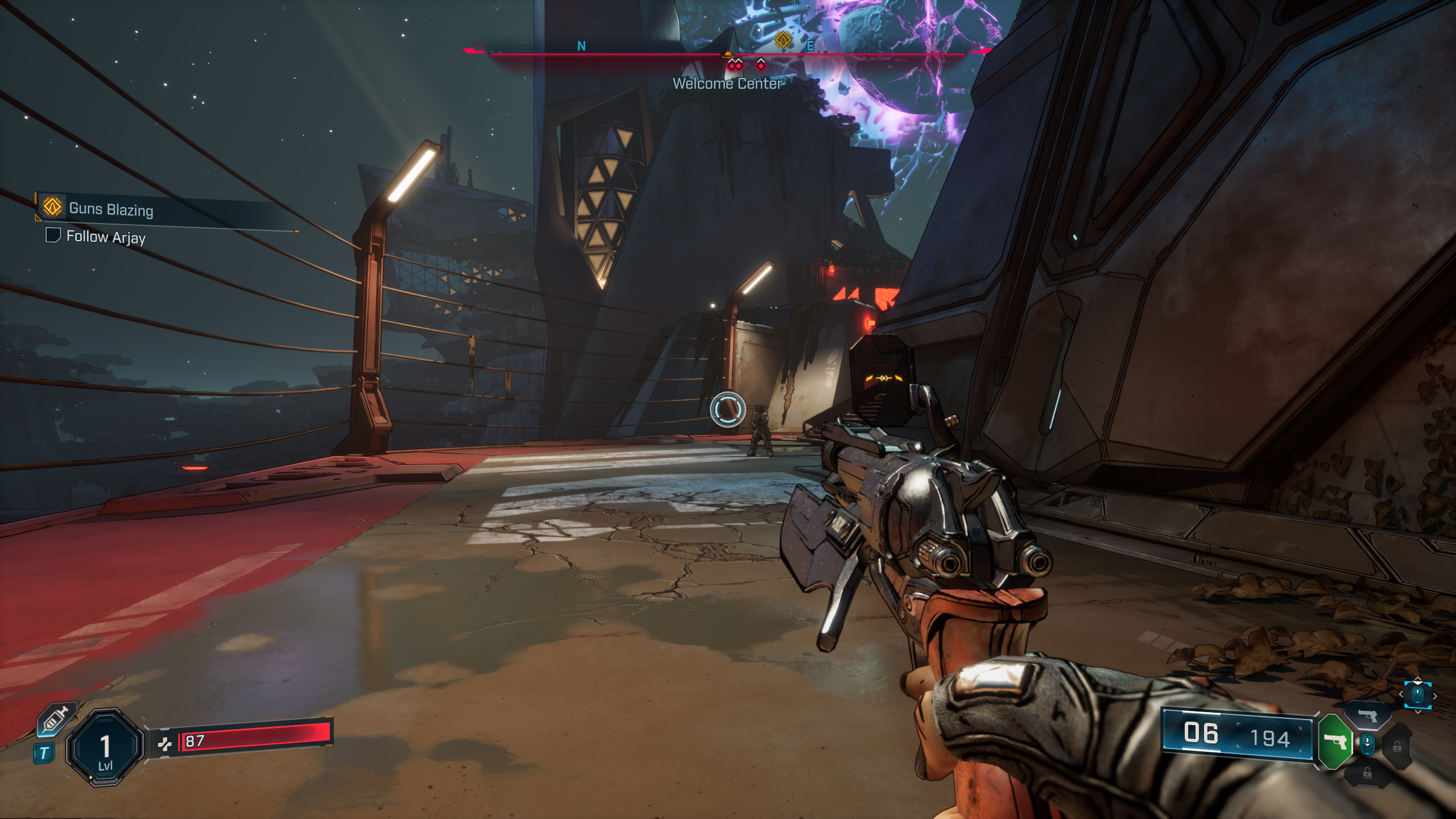Select the repkit syringe icon
This screenshot has height=819, width=1456.
(x=56, y=719)
